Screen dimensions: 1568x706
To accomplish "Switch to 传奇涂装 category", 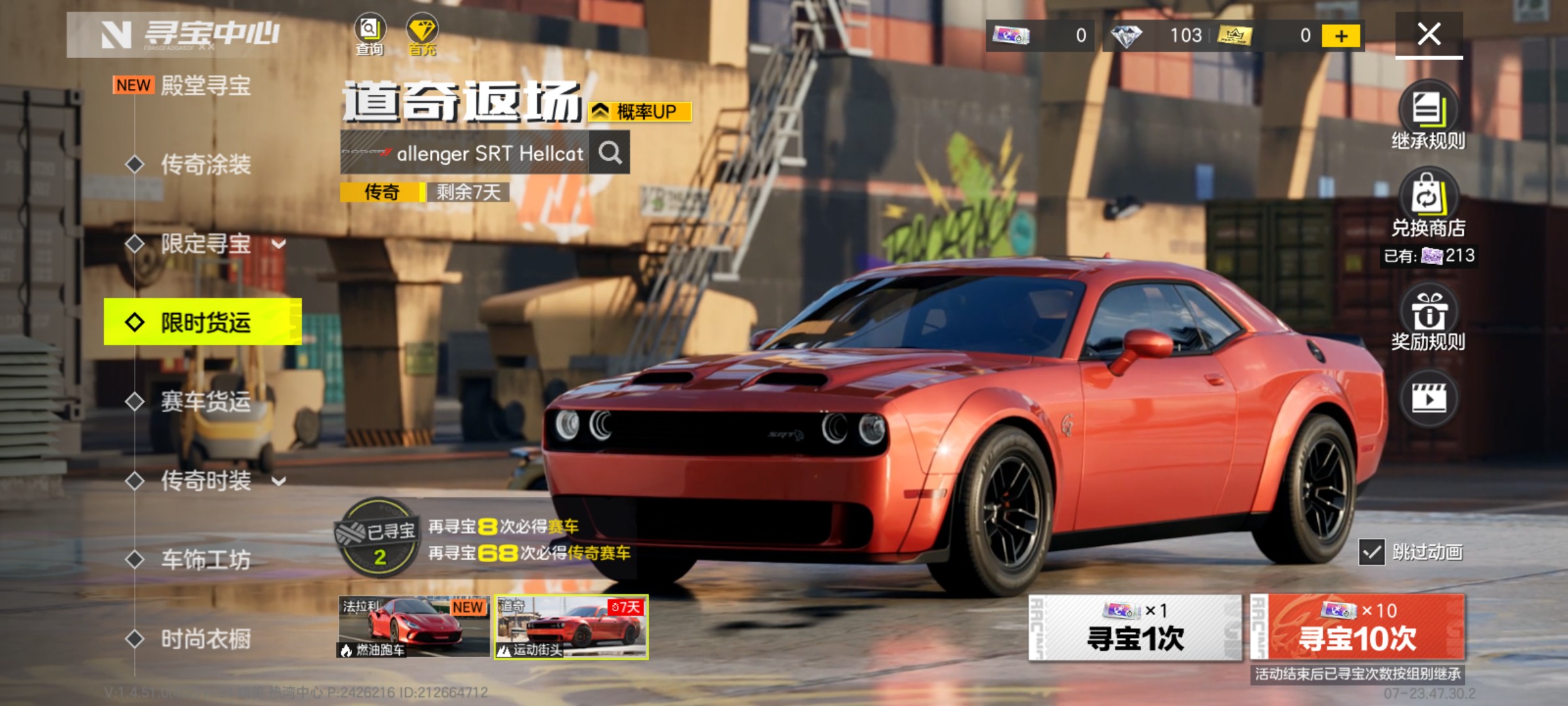I will pos(205,165).
